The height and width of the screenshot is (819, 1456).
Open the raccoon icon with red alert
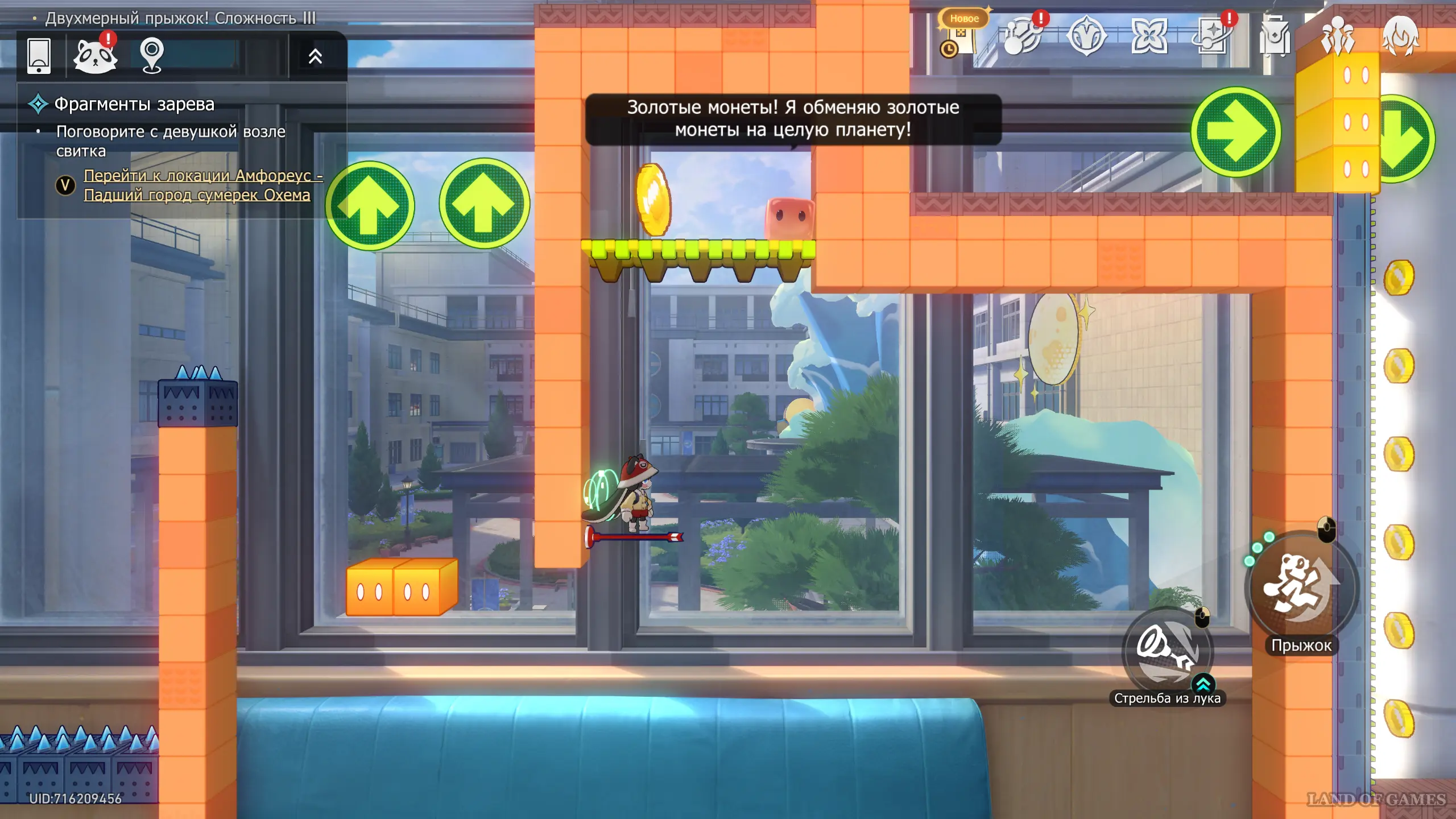(96, 56)
